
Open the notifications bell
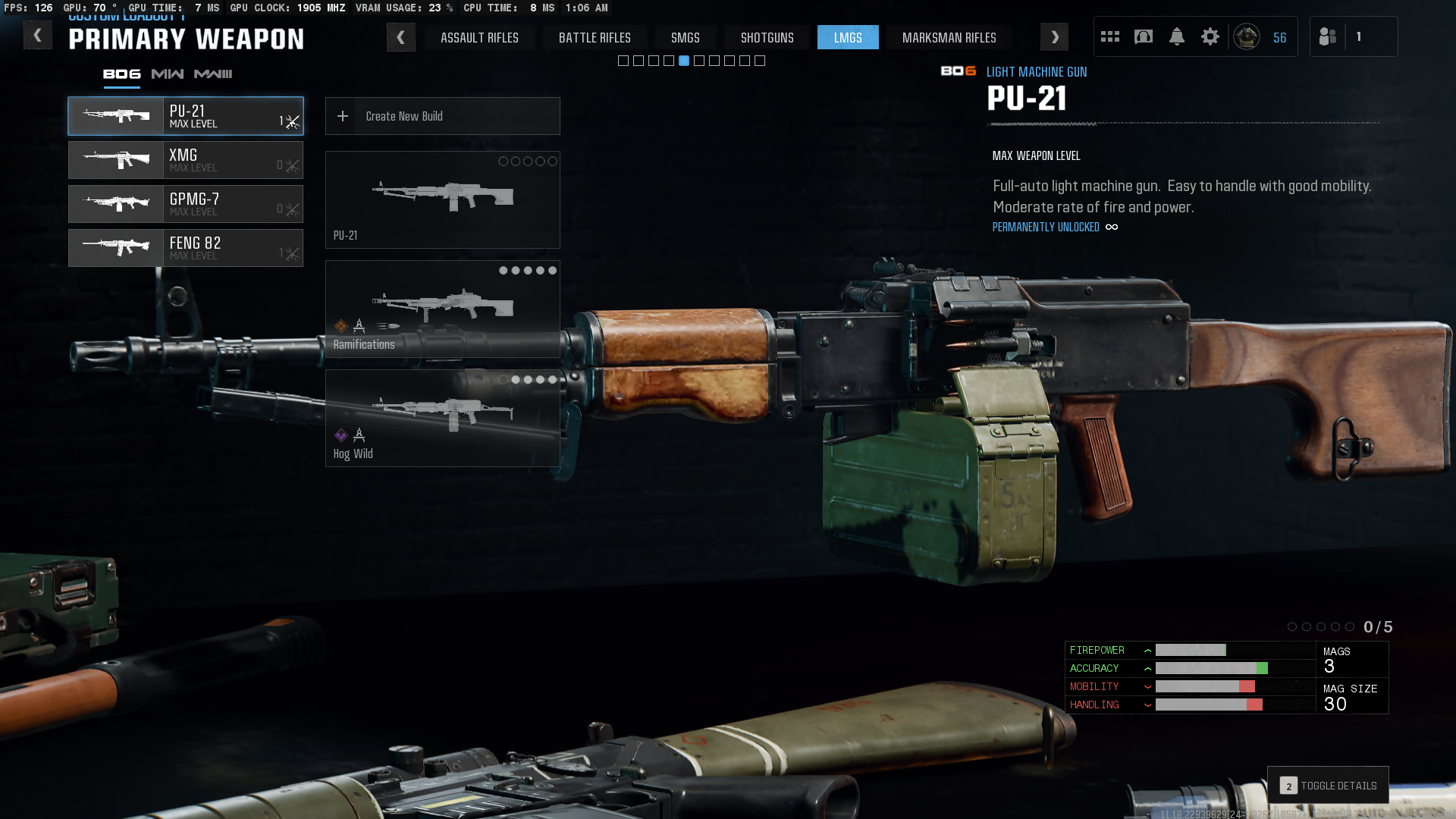pos(1176,36)
